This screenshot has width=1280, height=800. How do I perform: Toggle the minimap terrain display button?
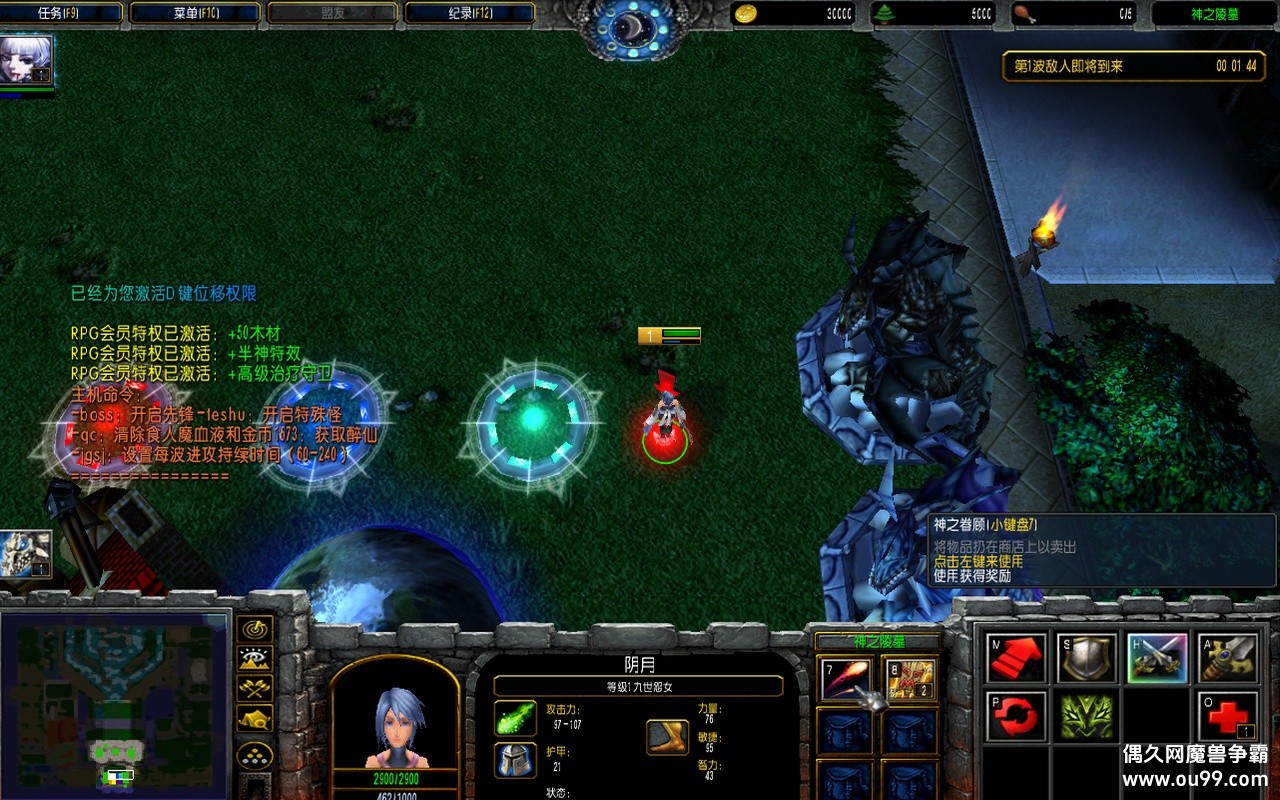pyautogui.click(x=255, y=659)
